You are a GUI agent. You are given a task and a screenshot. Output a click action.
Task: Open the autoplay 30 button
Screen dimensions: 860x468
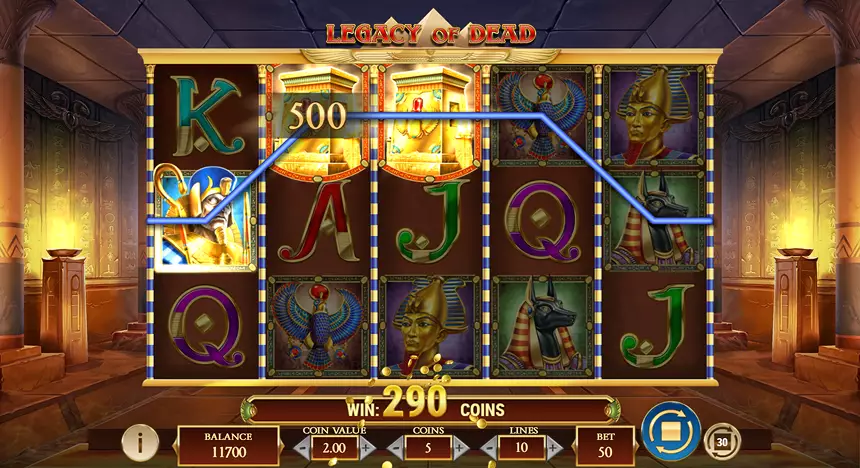click(x=721, y=440)
